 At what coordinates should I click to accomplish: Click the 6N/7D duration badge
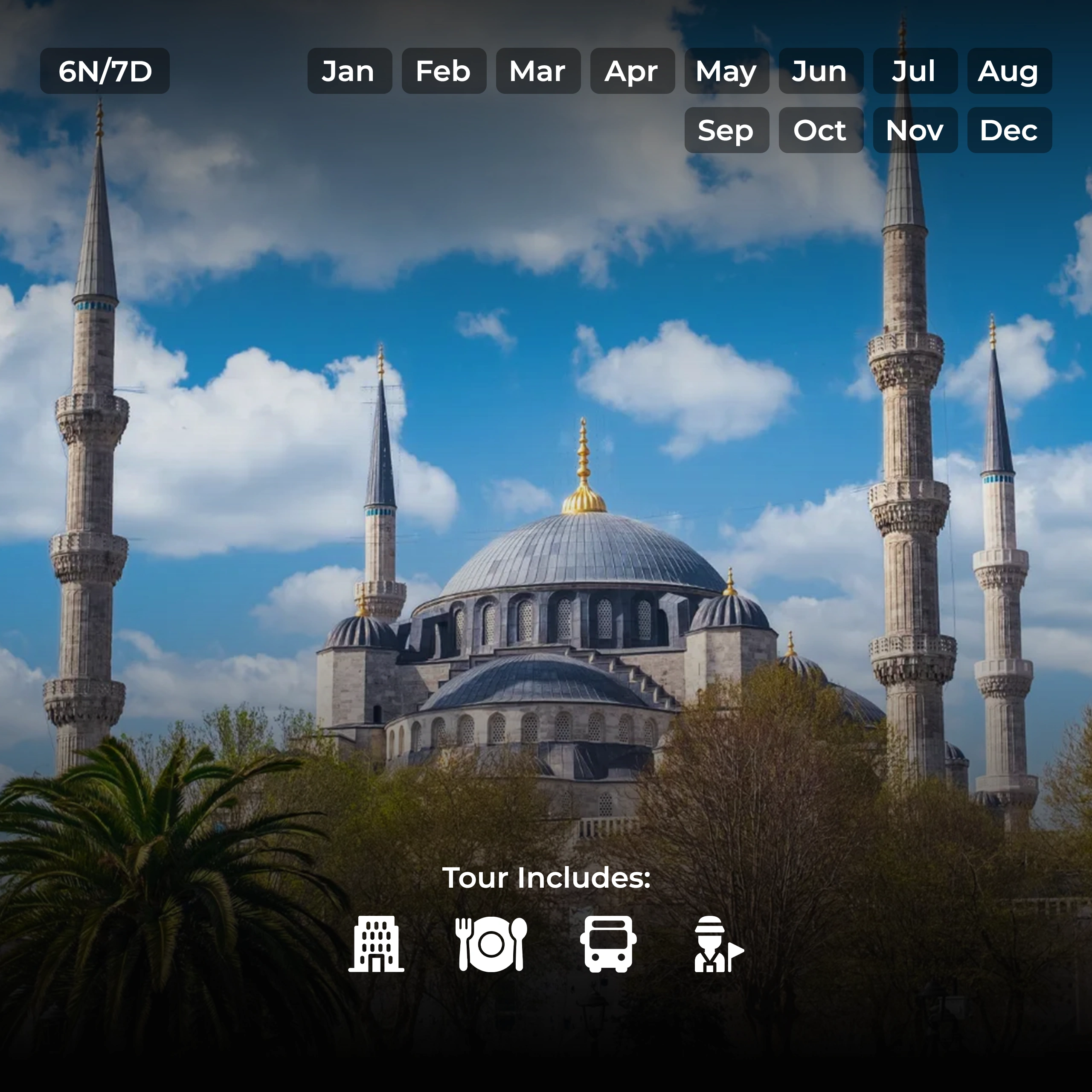[105, 71]
